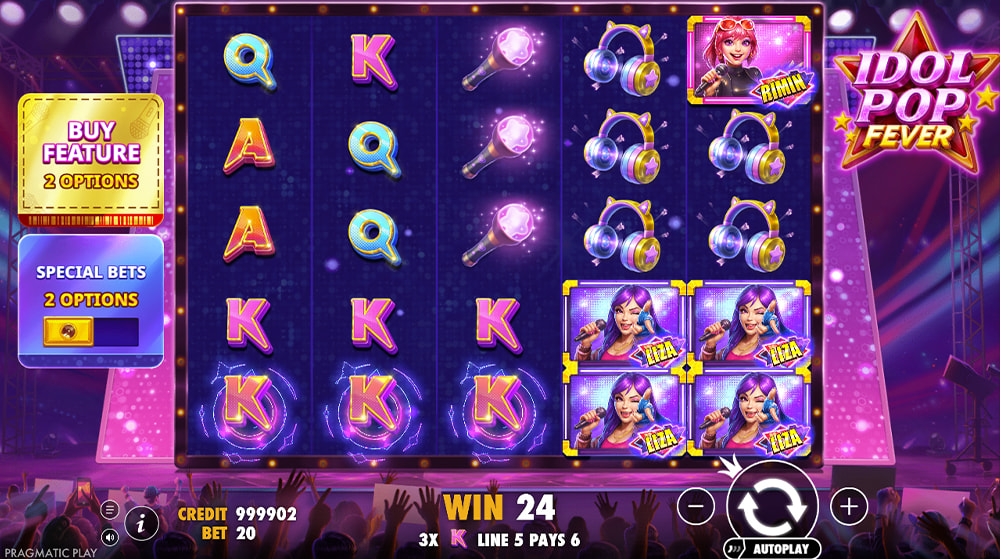1000x559 pixels.
Task: Toggle the sound speaker icon
Action: click(110, 536)
